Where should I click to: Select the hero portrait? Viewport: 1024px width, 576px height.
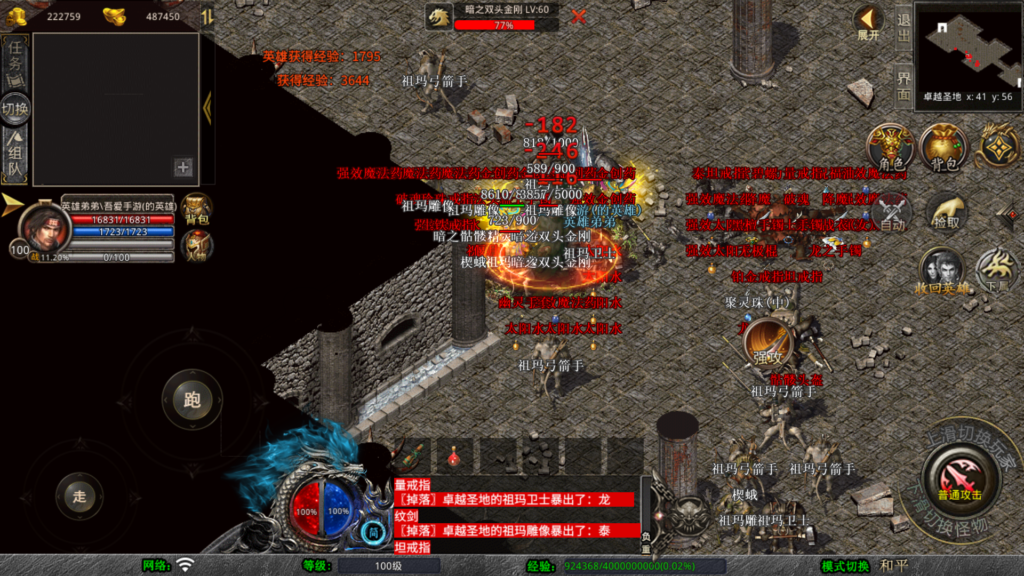pyautogui.click(x=45, y=227)
